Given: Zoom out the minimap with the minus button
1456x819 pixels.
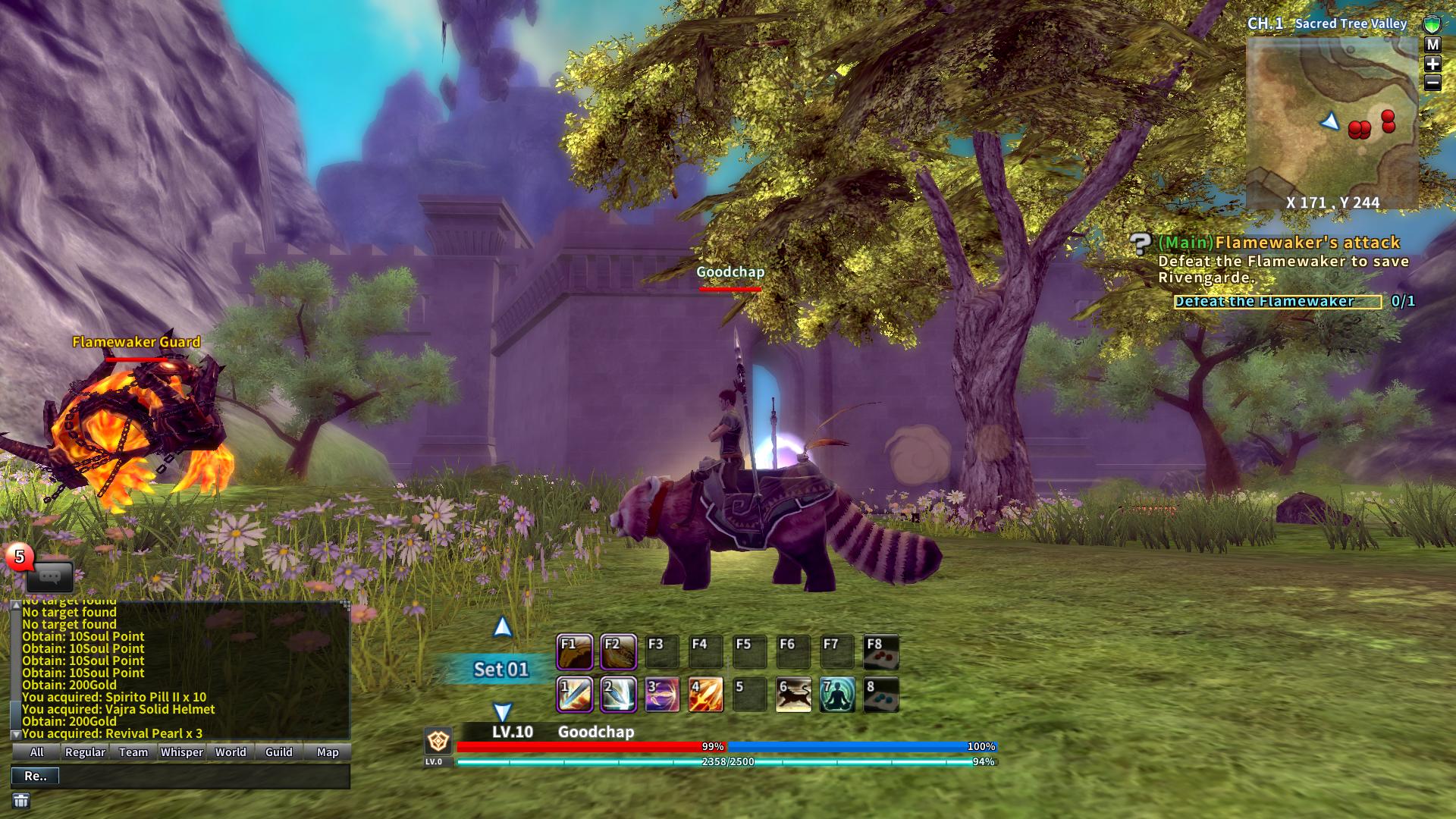Looking at the screenshot, I should coord(1432,83).
